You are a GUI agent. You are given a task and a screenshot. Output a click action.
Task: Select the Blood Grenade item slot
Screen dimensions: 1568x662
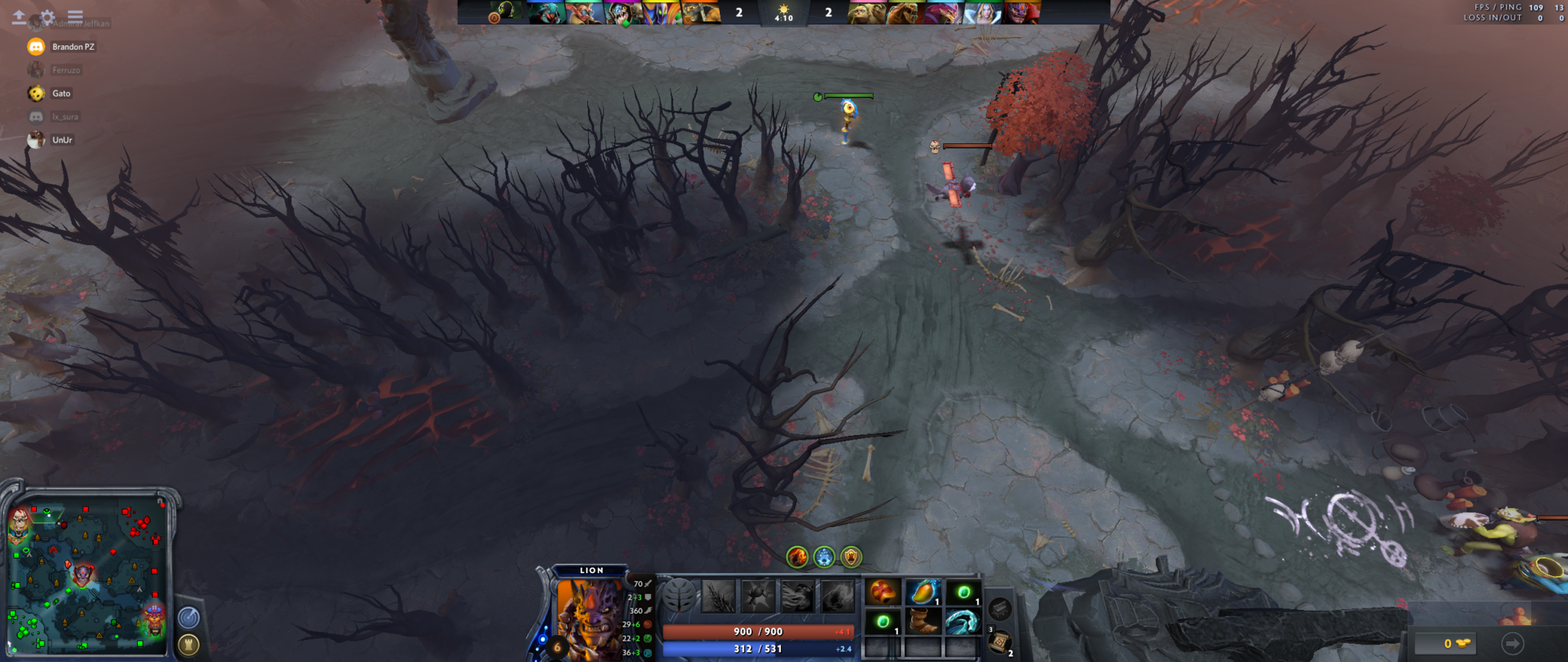(x=884, y=592)
